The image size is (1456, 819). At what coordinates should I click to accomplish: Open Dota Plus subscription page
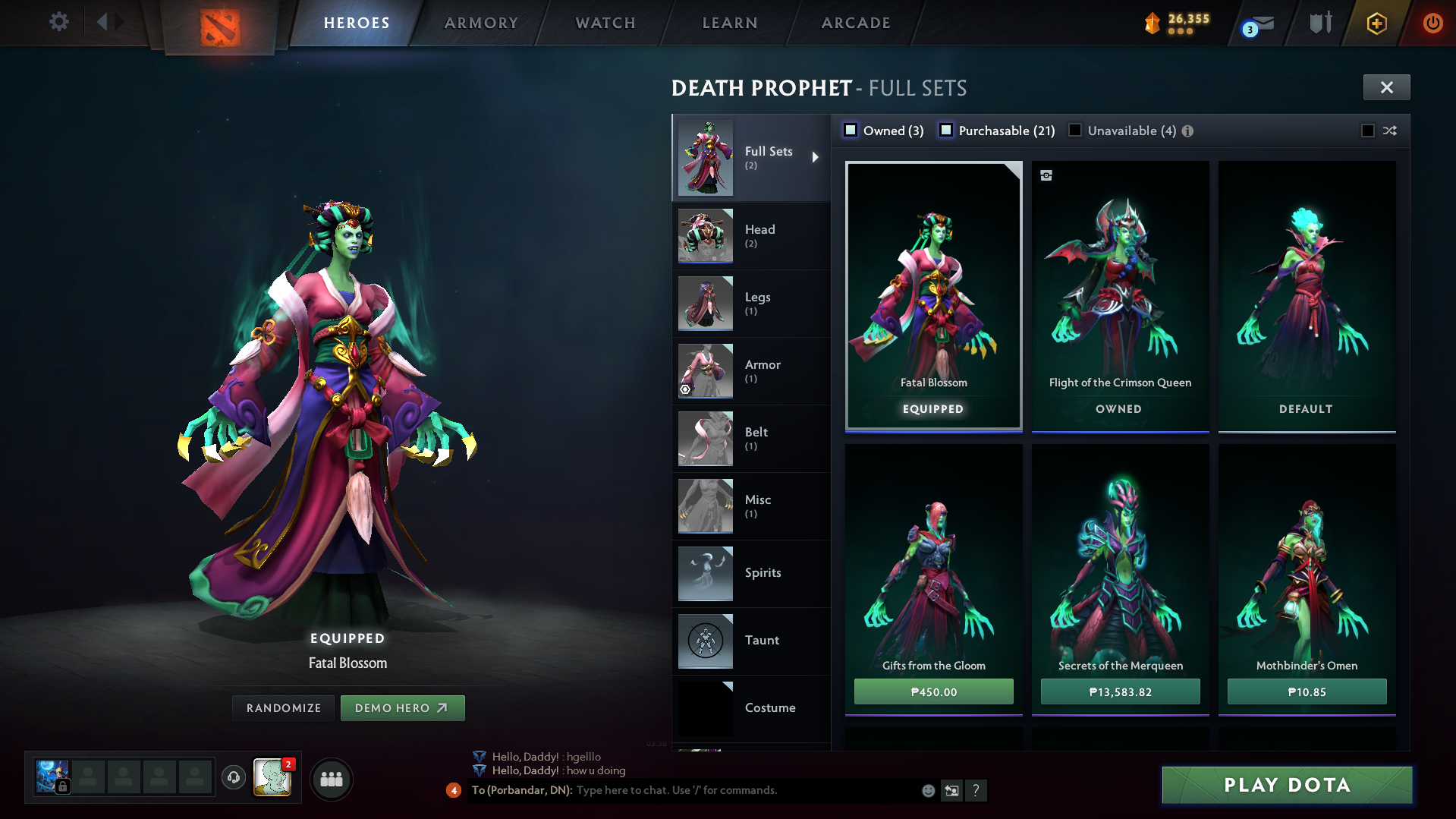[1376, 23]
